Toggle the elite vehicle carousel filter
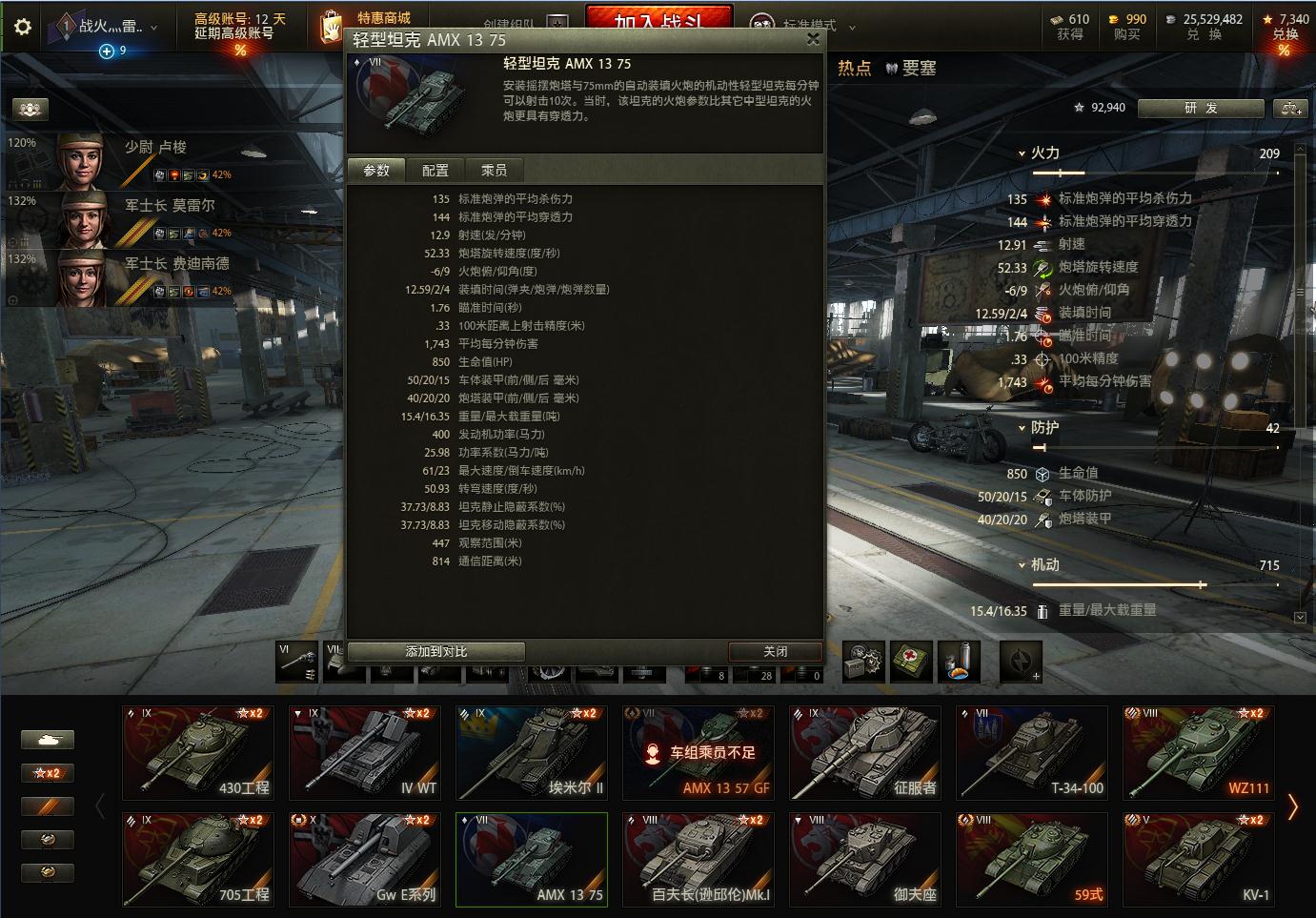Screen dimensions: 1316x918 pyautogui.click(x=48, y=806)
